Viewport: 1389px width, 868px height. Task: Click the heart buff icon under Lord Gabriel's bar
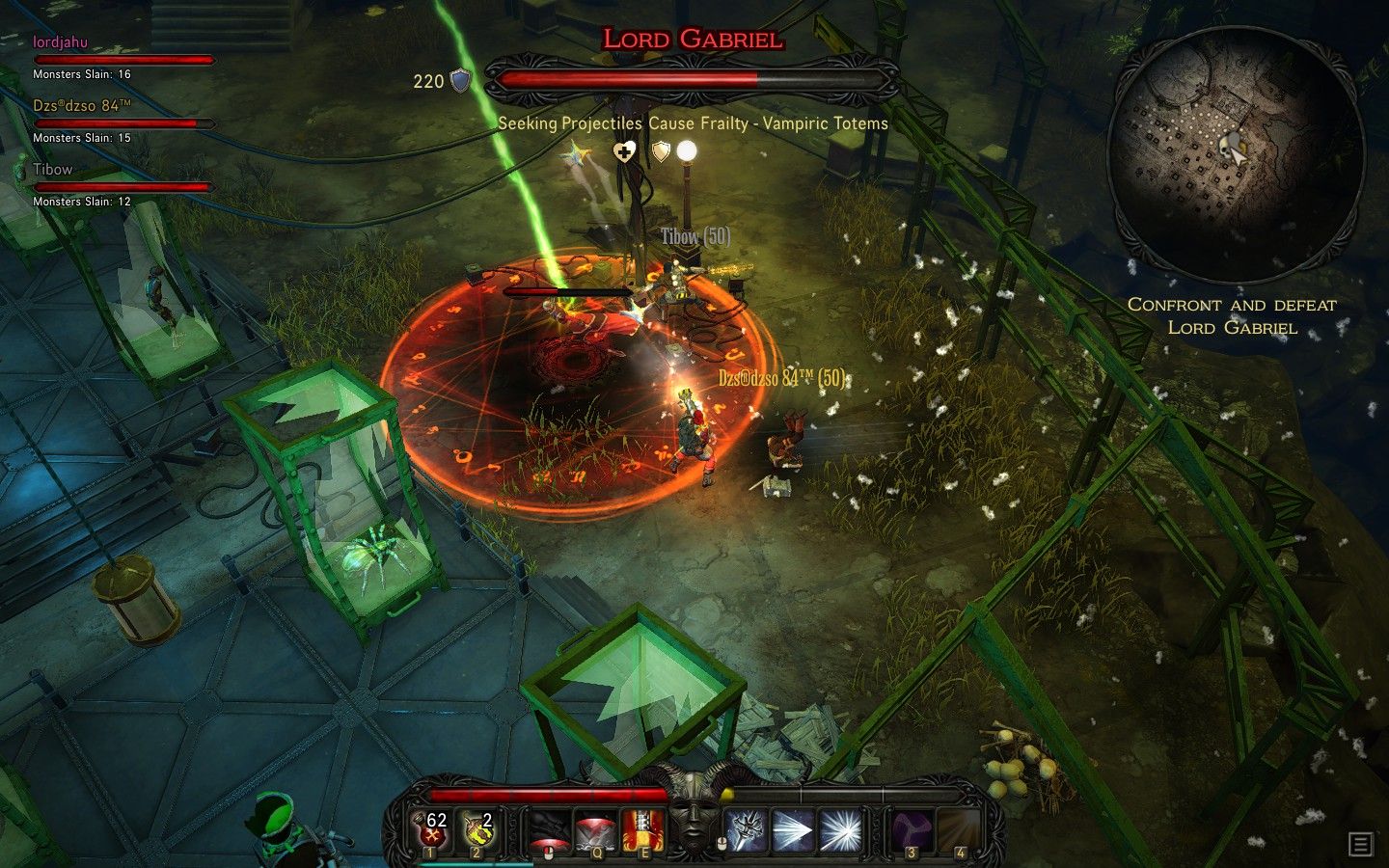[624, 152]
